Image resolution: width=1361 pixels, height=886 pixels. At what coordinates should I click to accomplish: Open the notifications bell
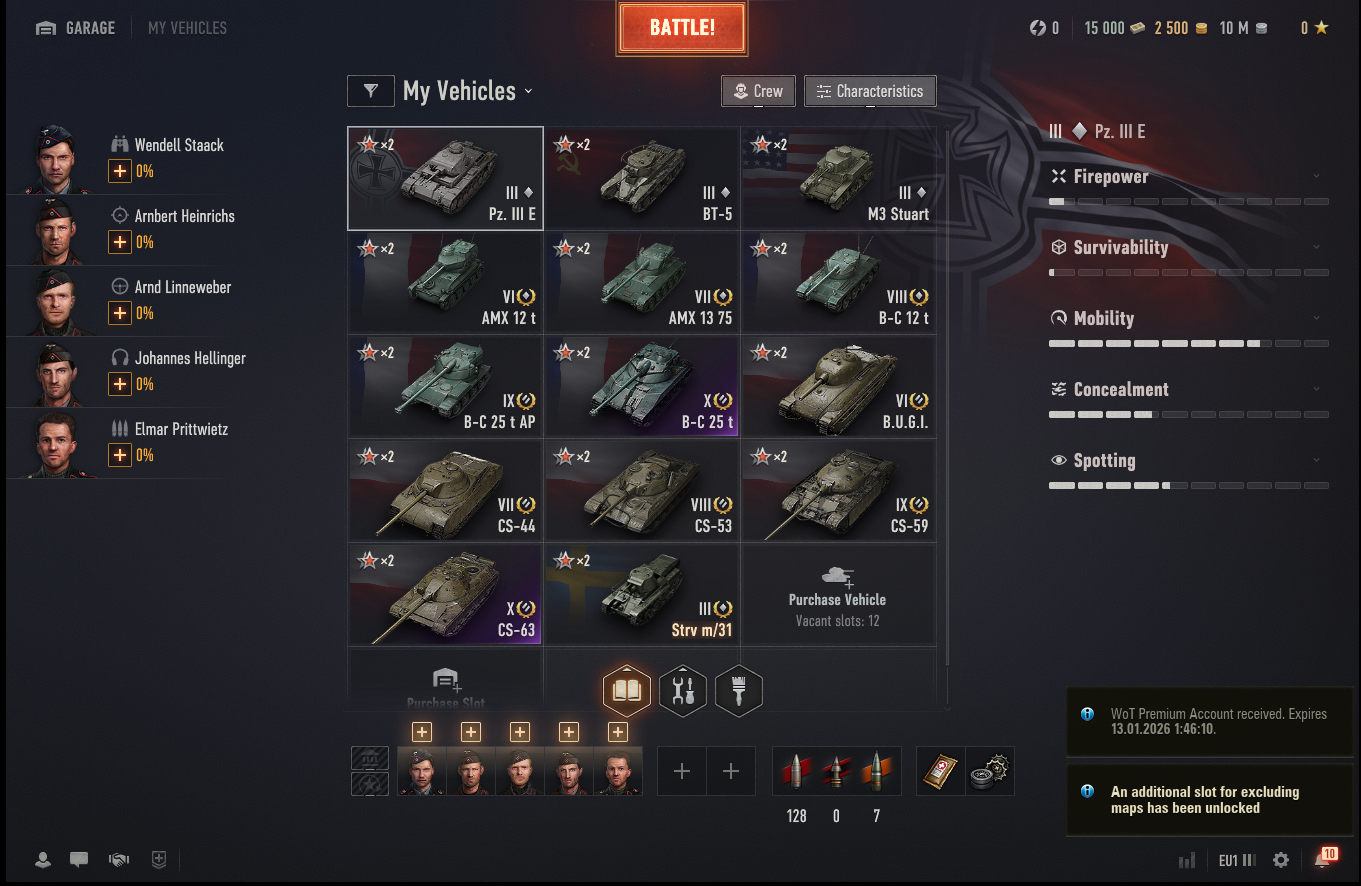point(1323,859)
